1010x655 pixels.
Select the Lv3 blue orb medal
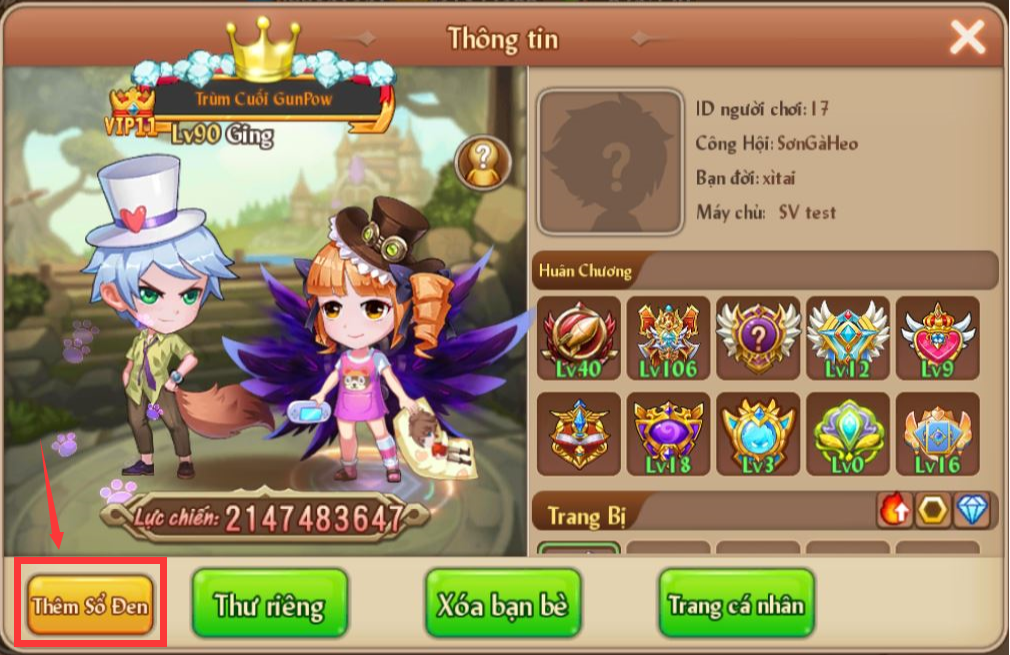click(x=758, y=433)
